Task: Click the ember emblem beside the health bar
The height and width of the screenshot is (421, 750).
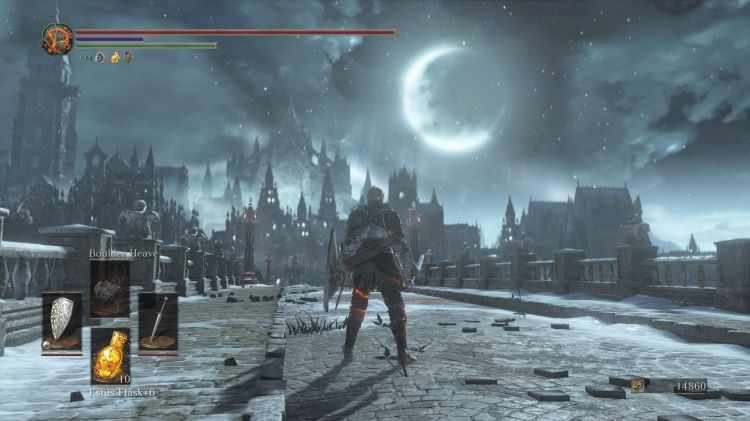Action: (55, 39)
